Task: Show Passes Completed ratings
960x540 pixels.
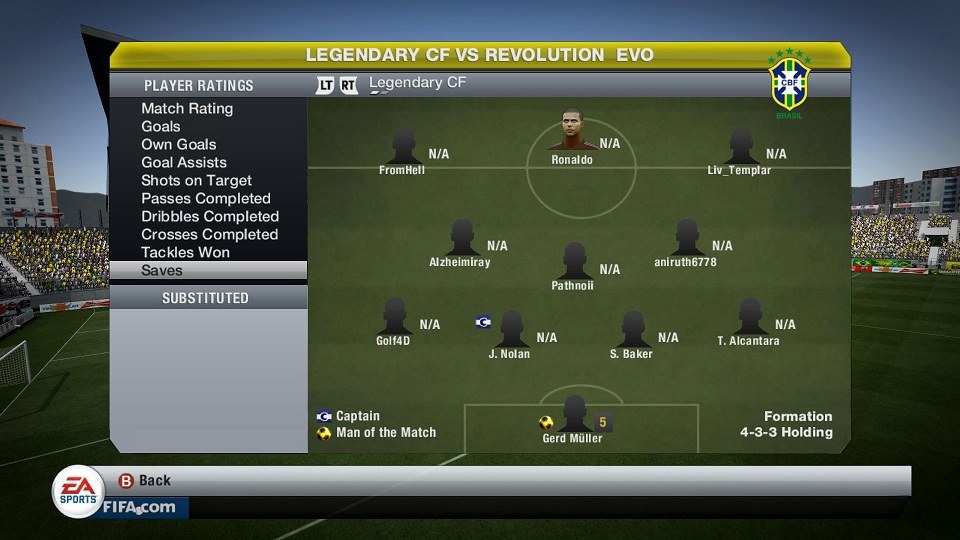Action: point(206,198)
